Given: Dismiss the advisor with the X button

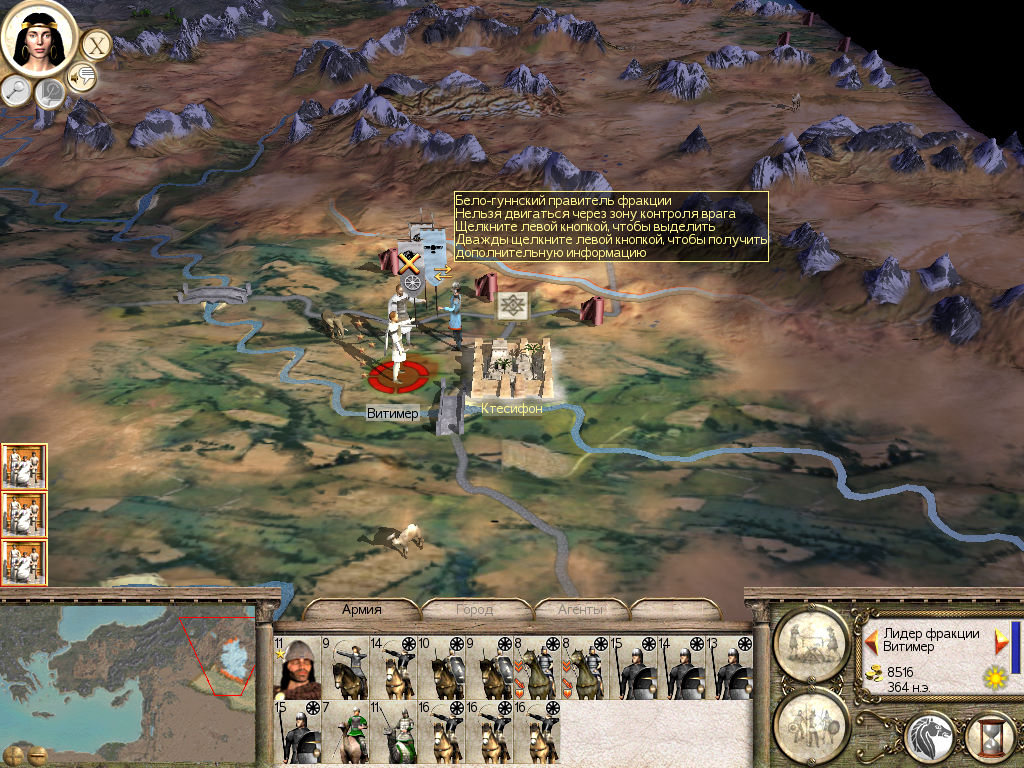Looking at the screenshot, I should pos(96,44).
